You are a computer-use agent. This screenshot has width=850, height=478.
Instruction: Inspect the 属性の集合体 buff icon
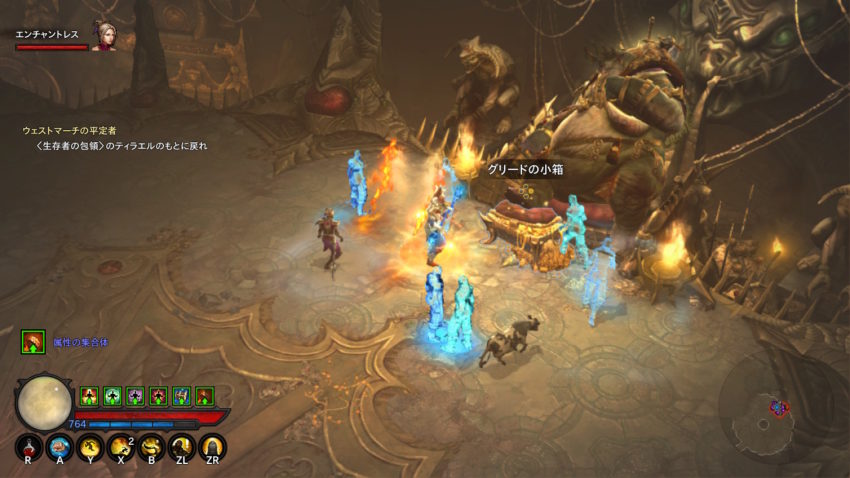[33, 343]
